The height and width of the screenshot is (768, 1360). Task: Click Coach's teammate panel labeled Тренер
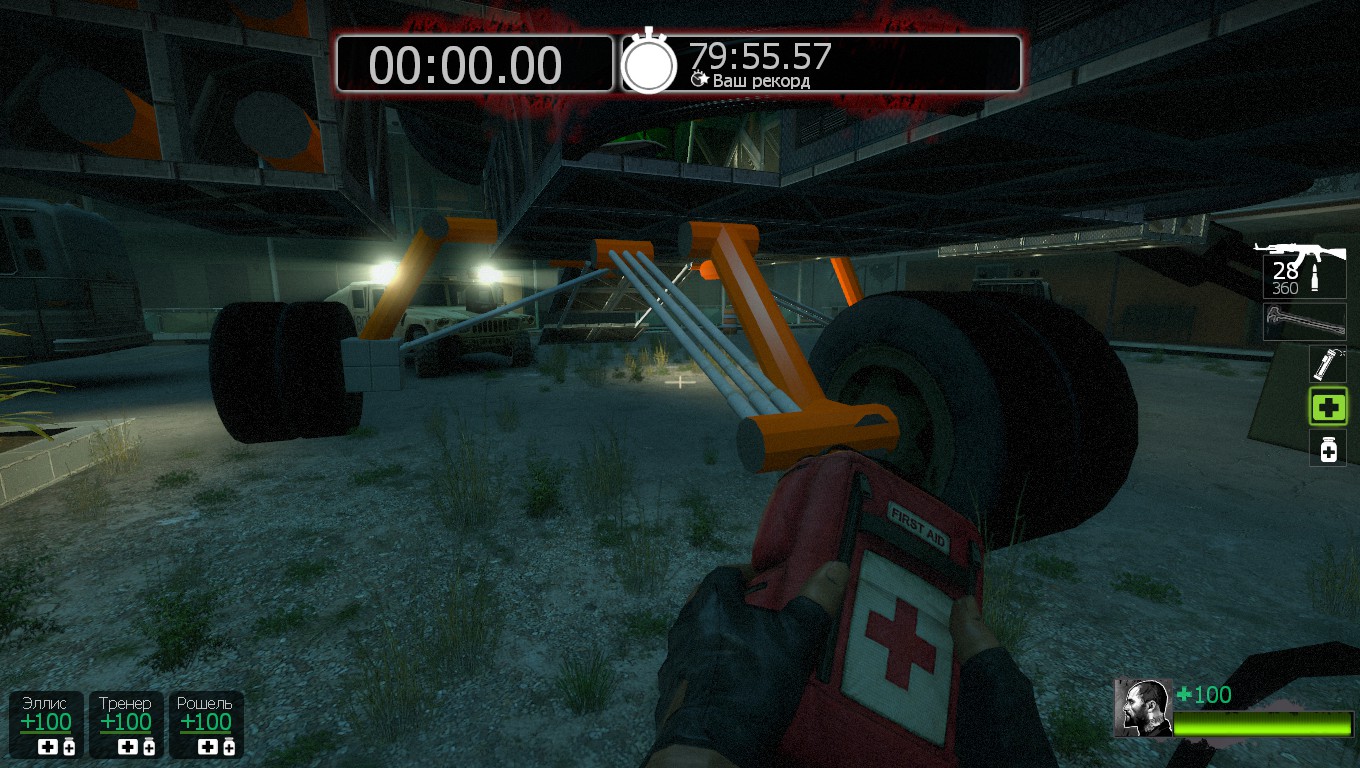[x=126, y=724]
